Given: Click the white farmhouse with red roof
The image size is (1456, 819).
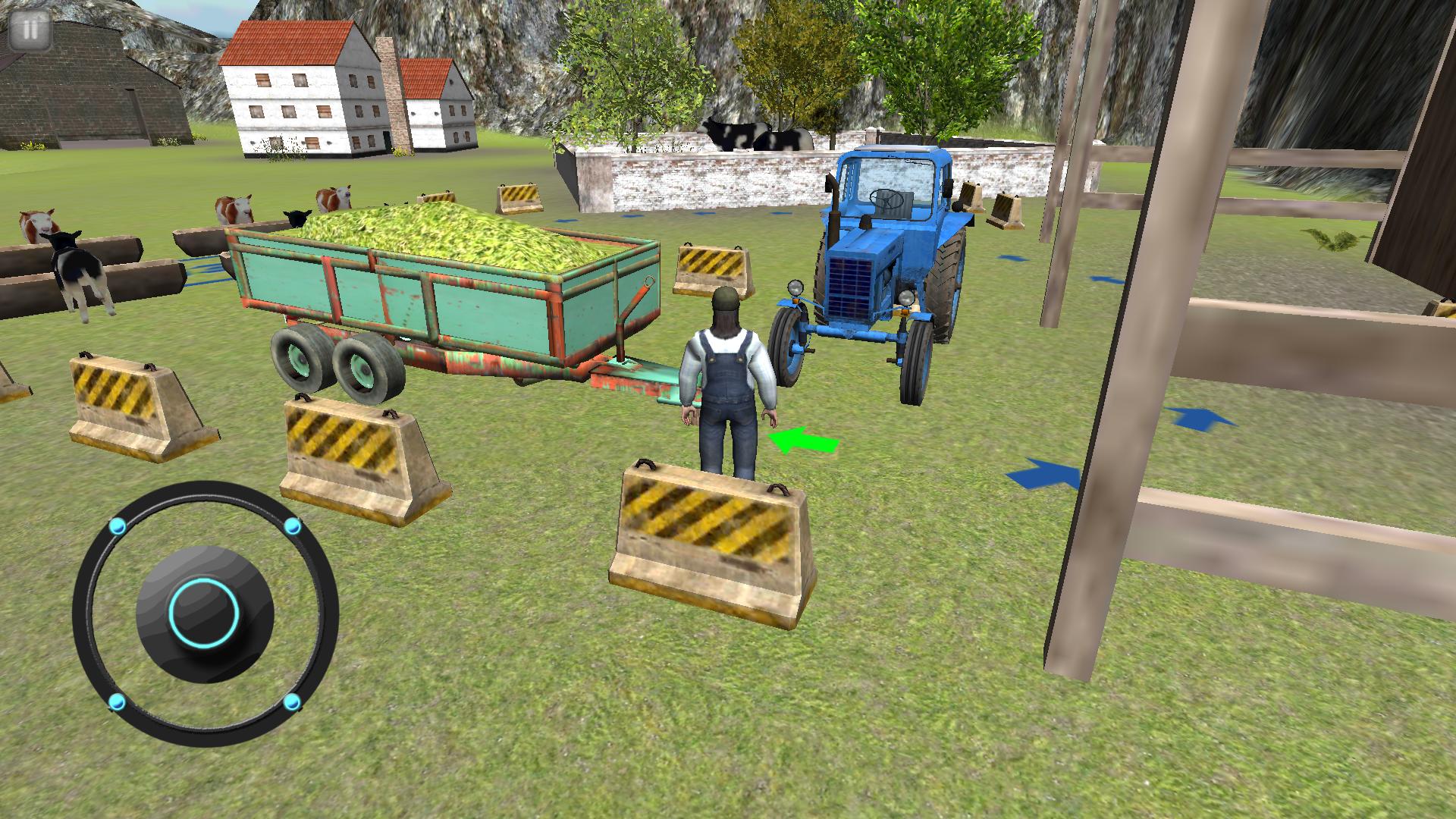Looking at the screenshot, I should [x=296, y=91].
